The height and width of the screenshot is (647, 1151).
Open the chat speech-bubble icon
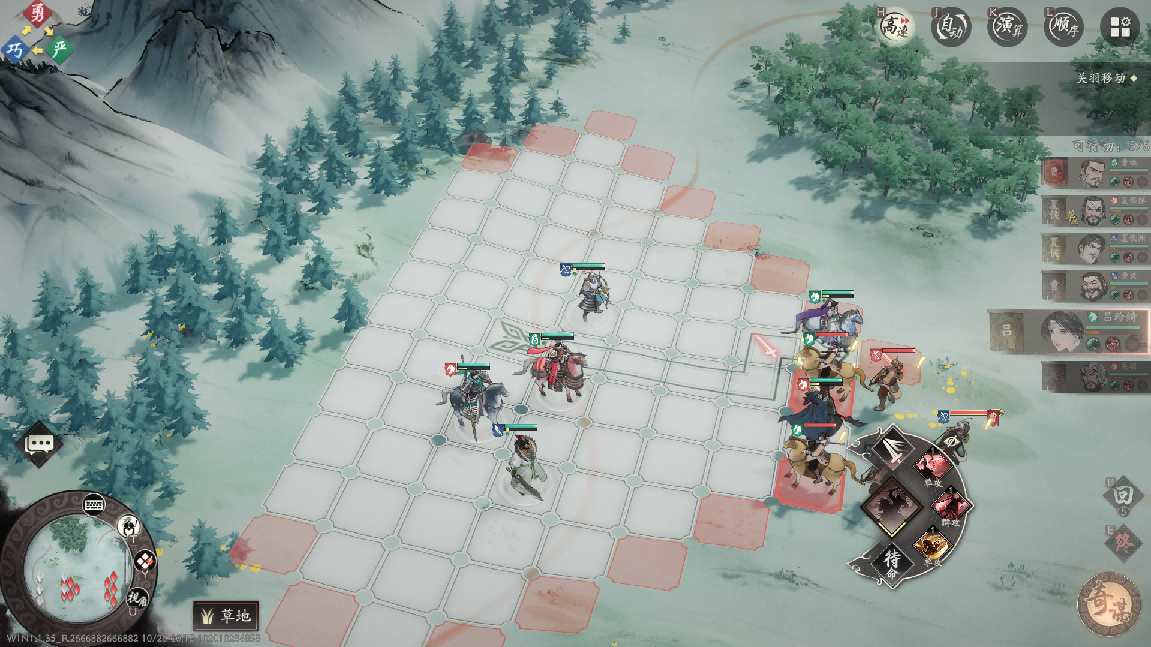[41, 443]
